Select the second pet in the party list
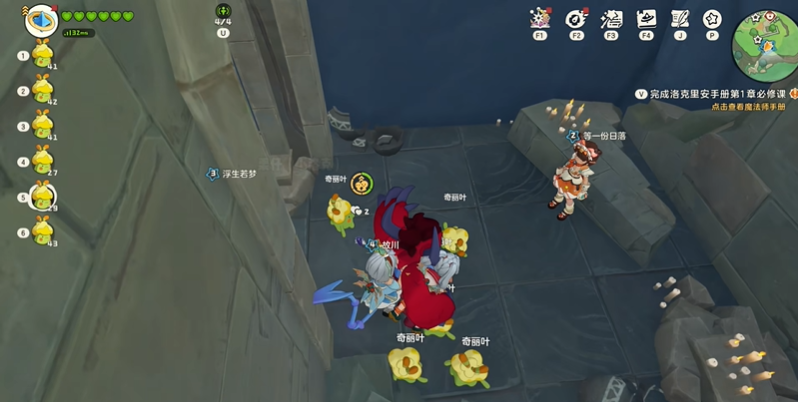 tap(42, 90)
